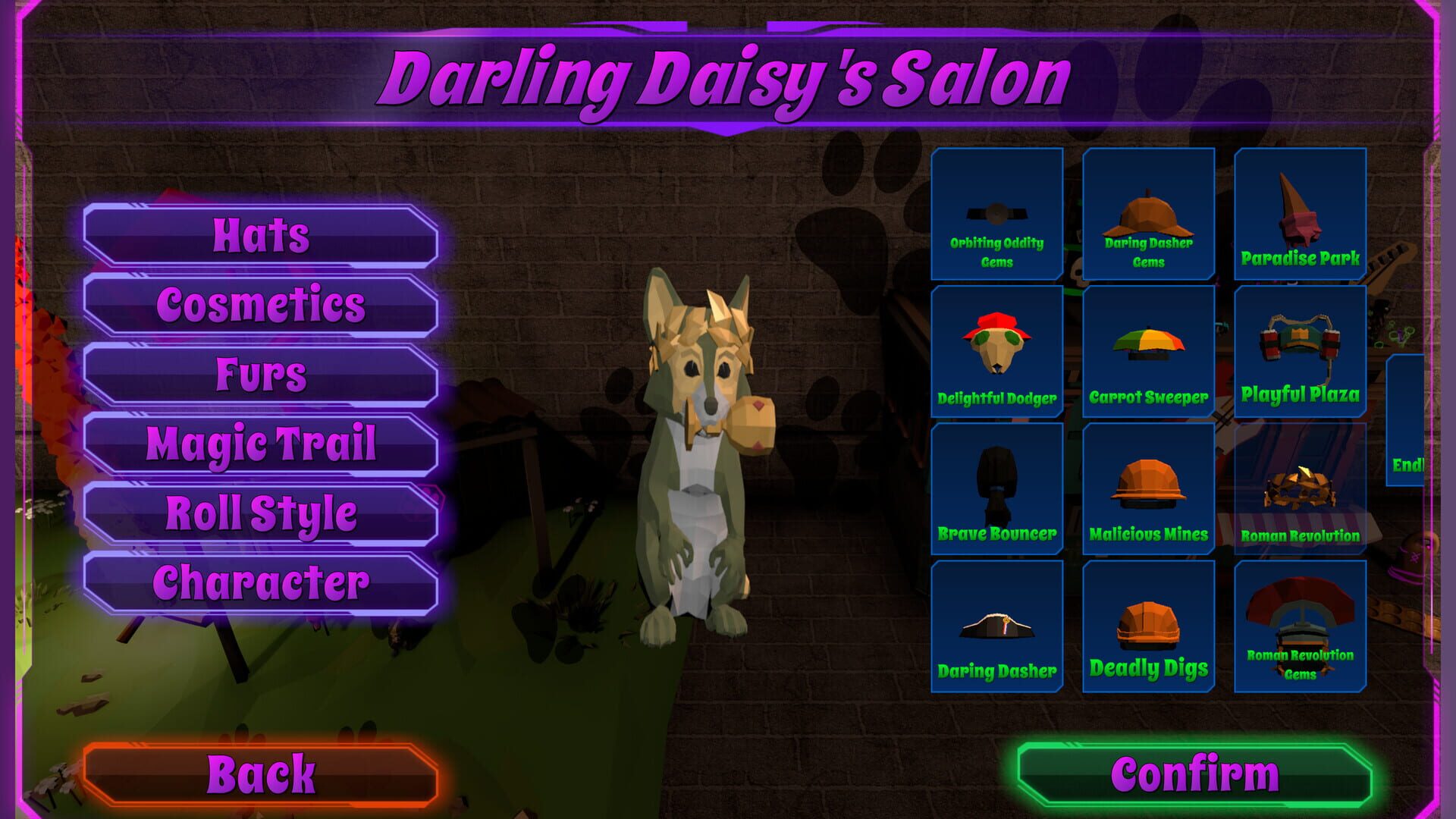Go back with the Back button
Image resolution: width=1456 pixels, height=819 pixels.
[263, 772]
